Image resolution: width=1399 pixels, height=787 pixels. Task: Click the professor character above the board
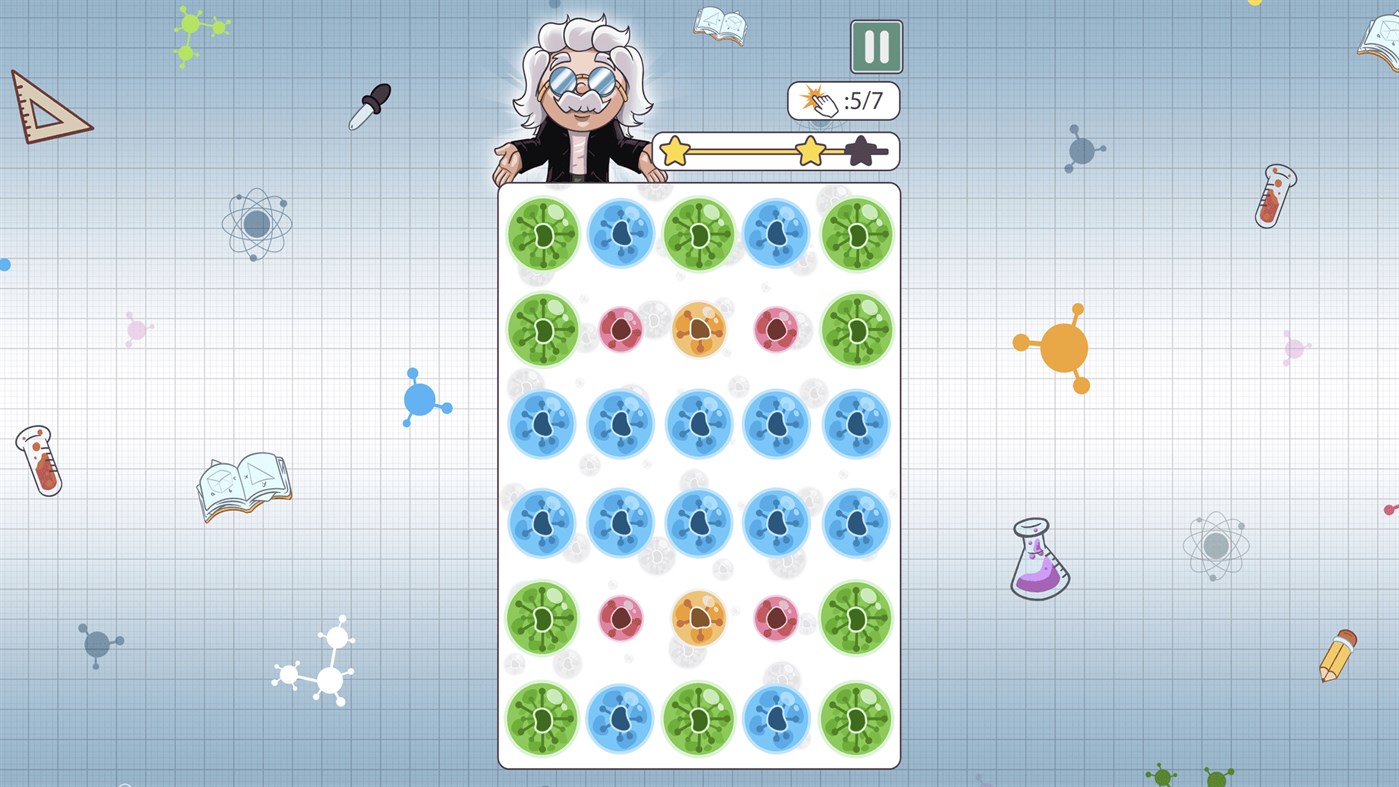pyautogui.click(x=580, y=90)
